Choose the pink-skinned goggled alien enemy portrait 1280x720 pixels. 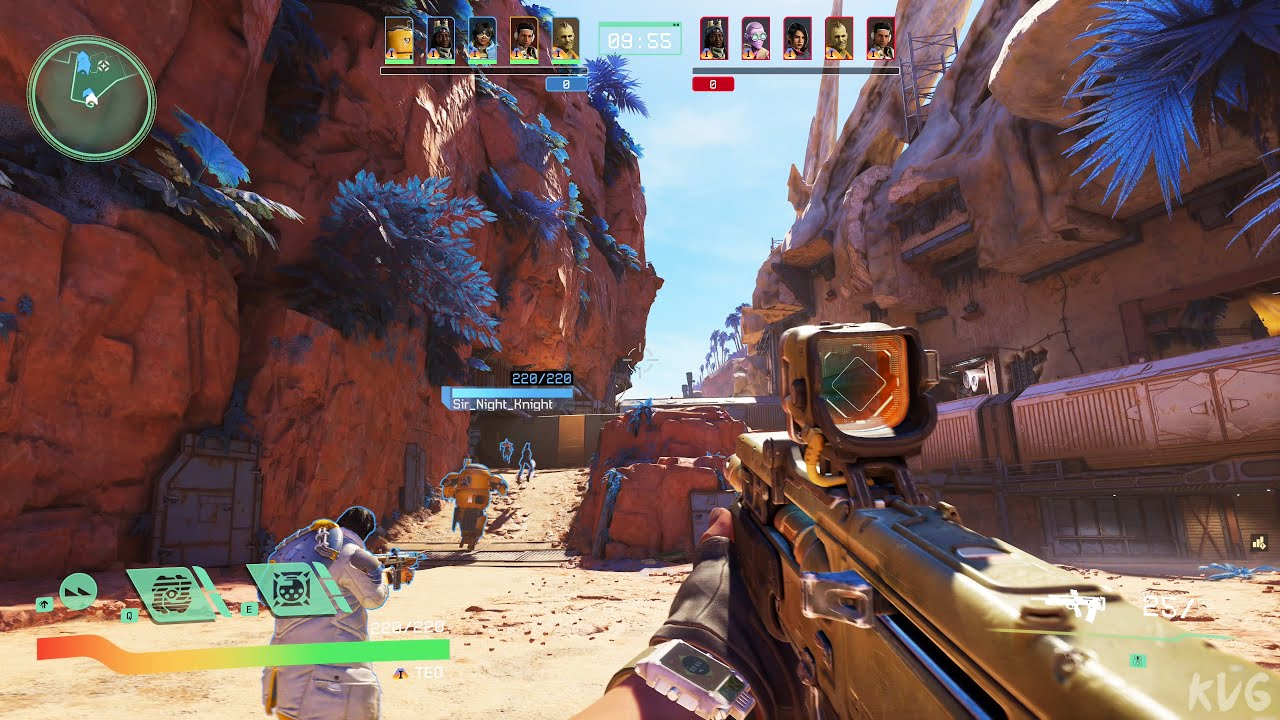(756, 39)
